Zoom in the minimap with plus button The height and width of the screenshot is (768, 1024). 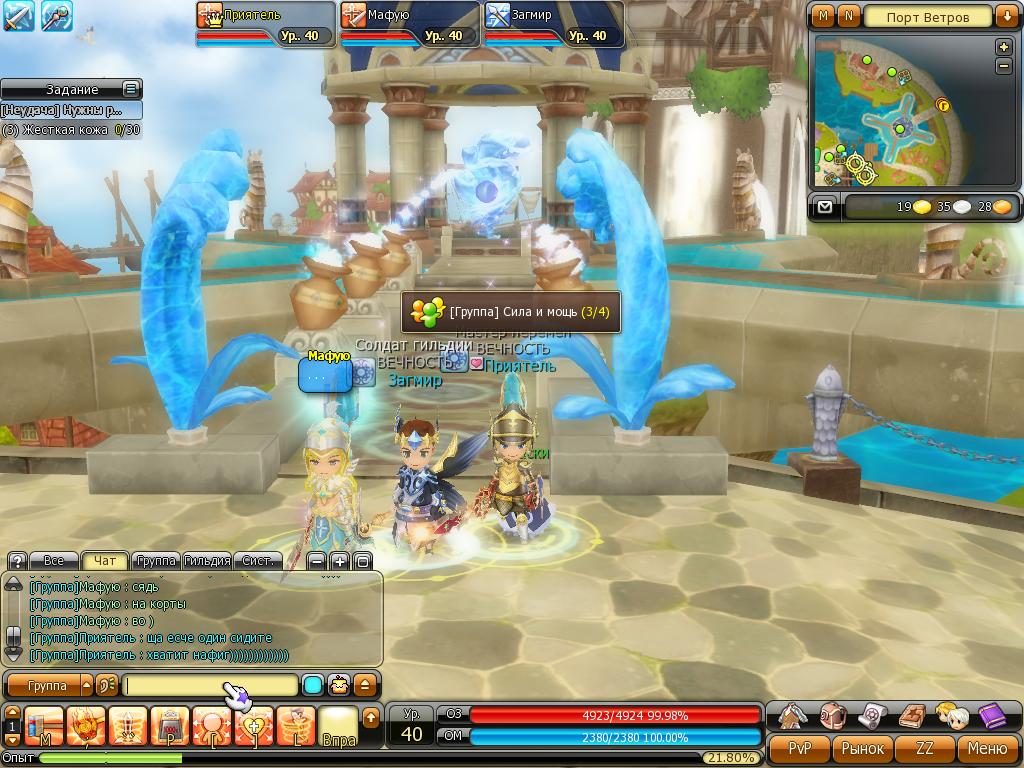(x=1004, y=47)
